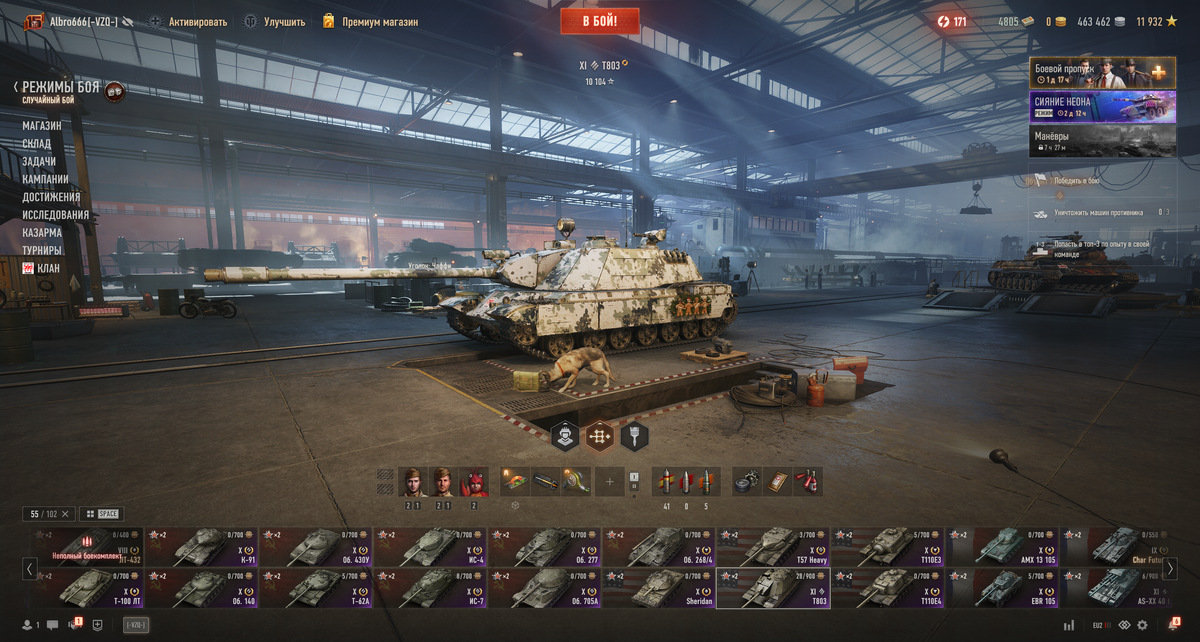Open the Магазин (store) menu entry
The width and height of the screenshot is (1200, 642).
click(42, 126)
